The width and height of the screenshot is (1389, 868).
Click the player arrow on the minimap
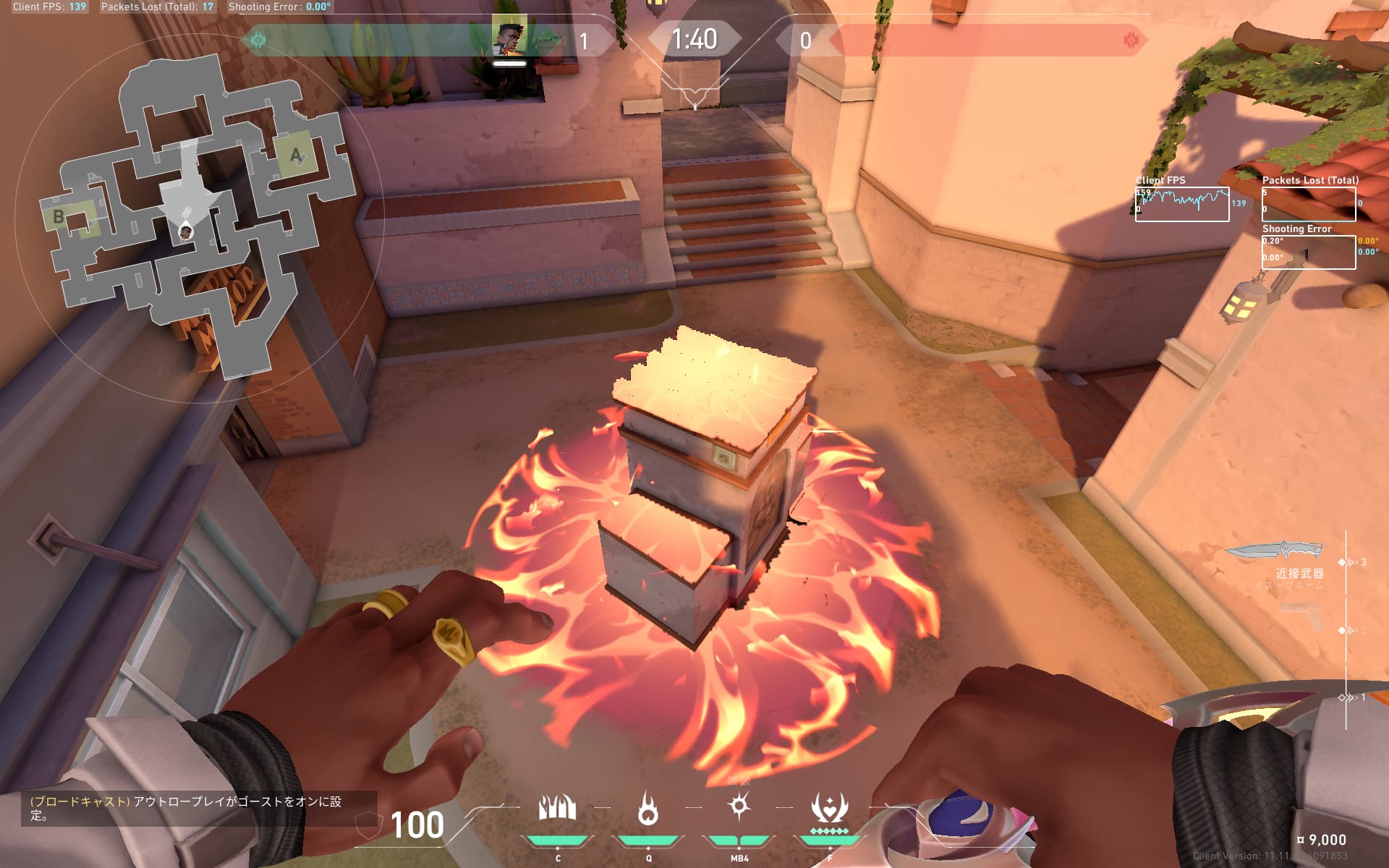coord(186,230)
